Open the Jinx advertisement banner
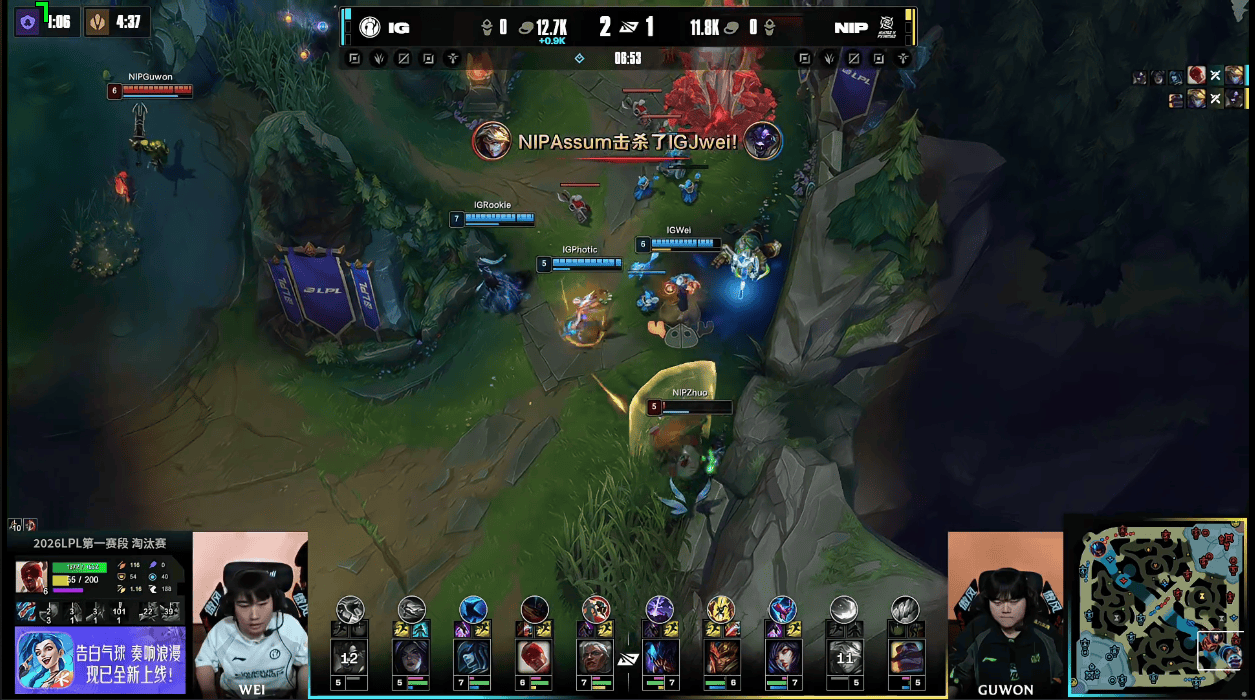Image resolution: width=1255 pixels, height=700 pixels. (100, 661)
